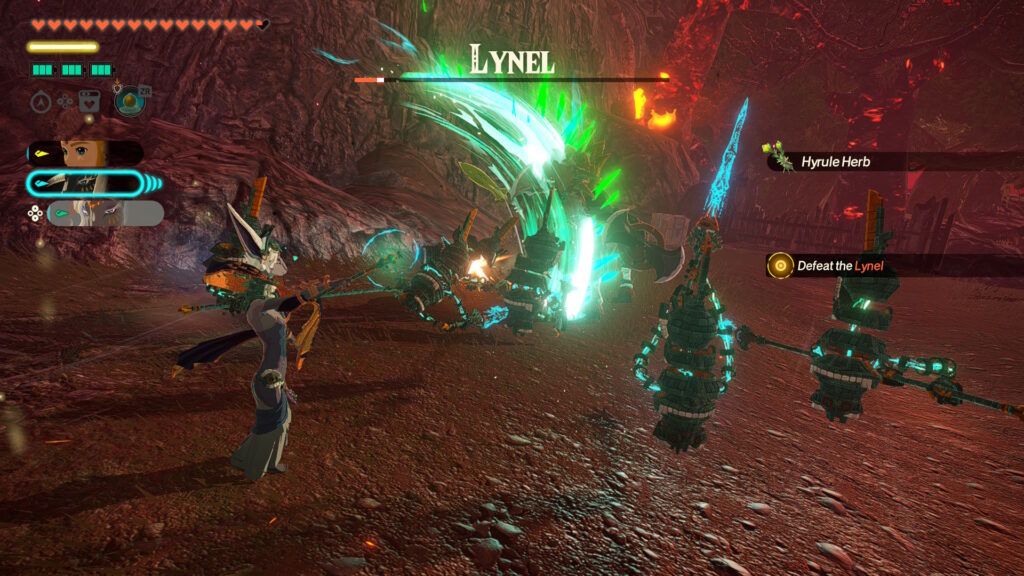Select the heart container item icon
This screenshot has width=1024, height=576.
(89, 102)
